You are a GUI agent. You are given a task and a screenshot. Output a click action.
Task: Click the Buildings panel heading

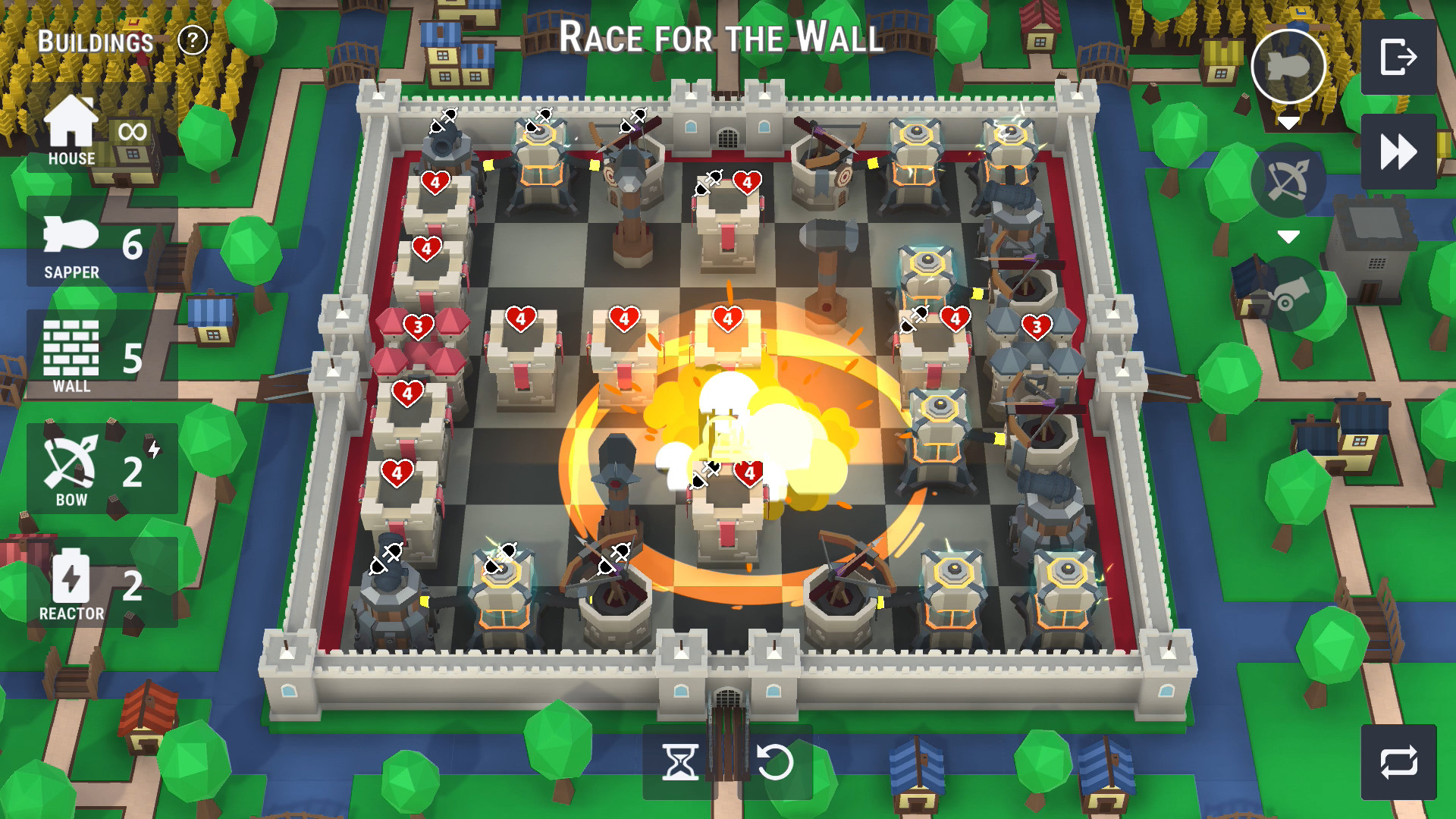93,42
